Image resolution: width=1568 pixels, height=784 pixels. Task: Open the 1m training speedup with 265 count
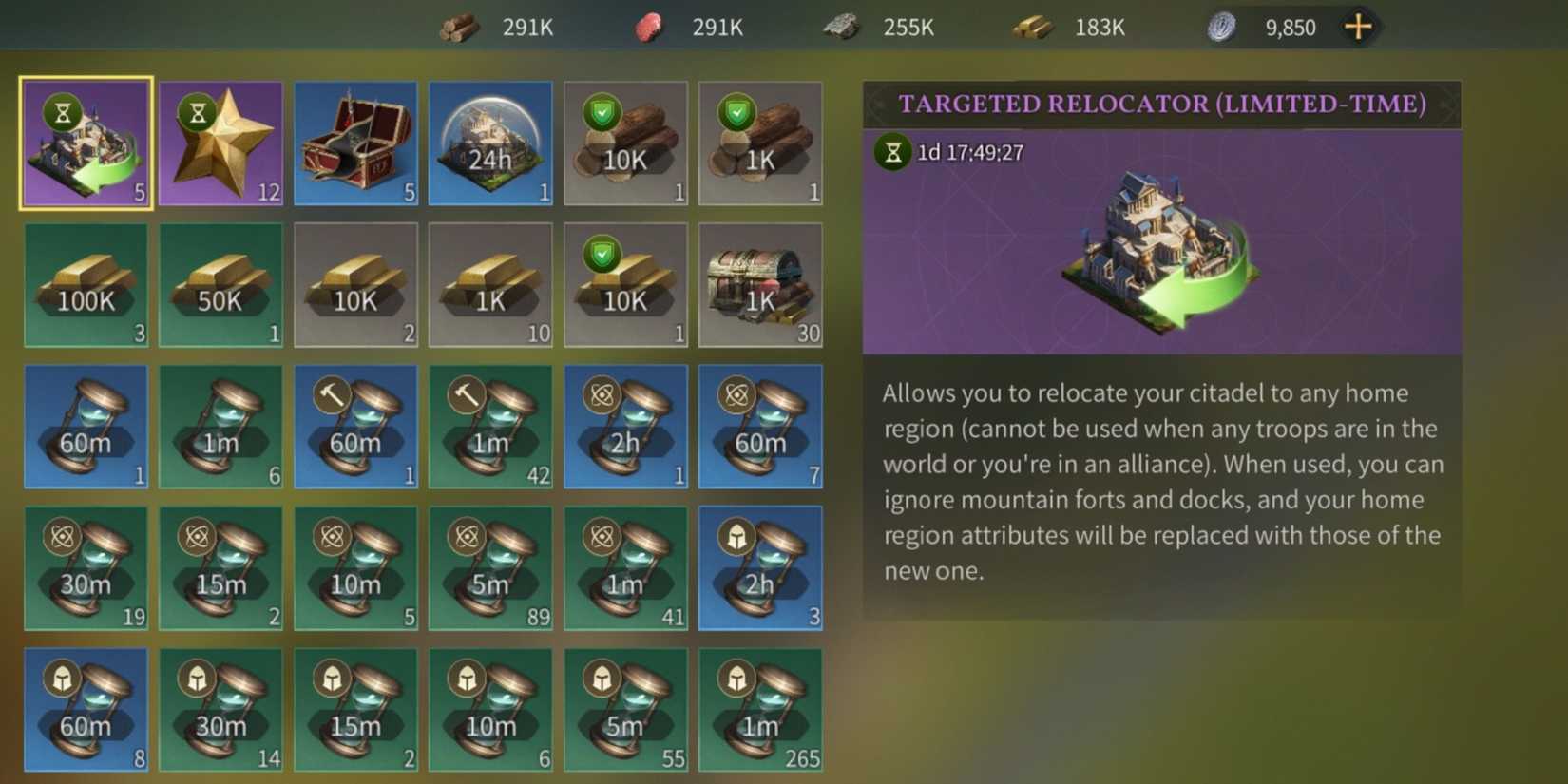click(x=760, y=710)
